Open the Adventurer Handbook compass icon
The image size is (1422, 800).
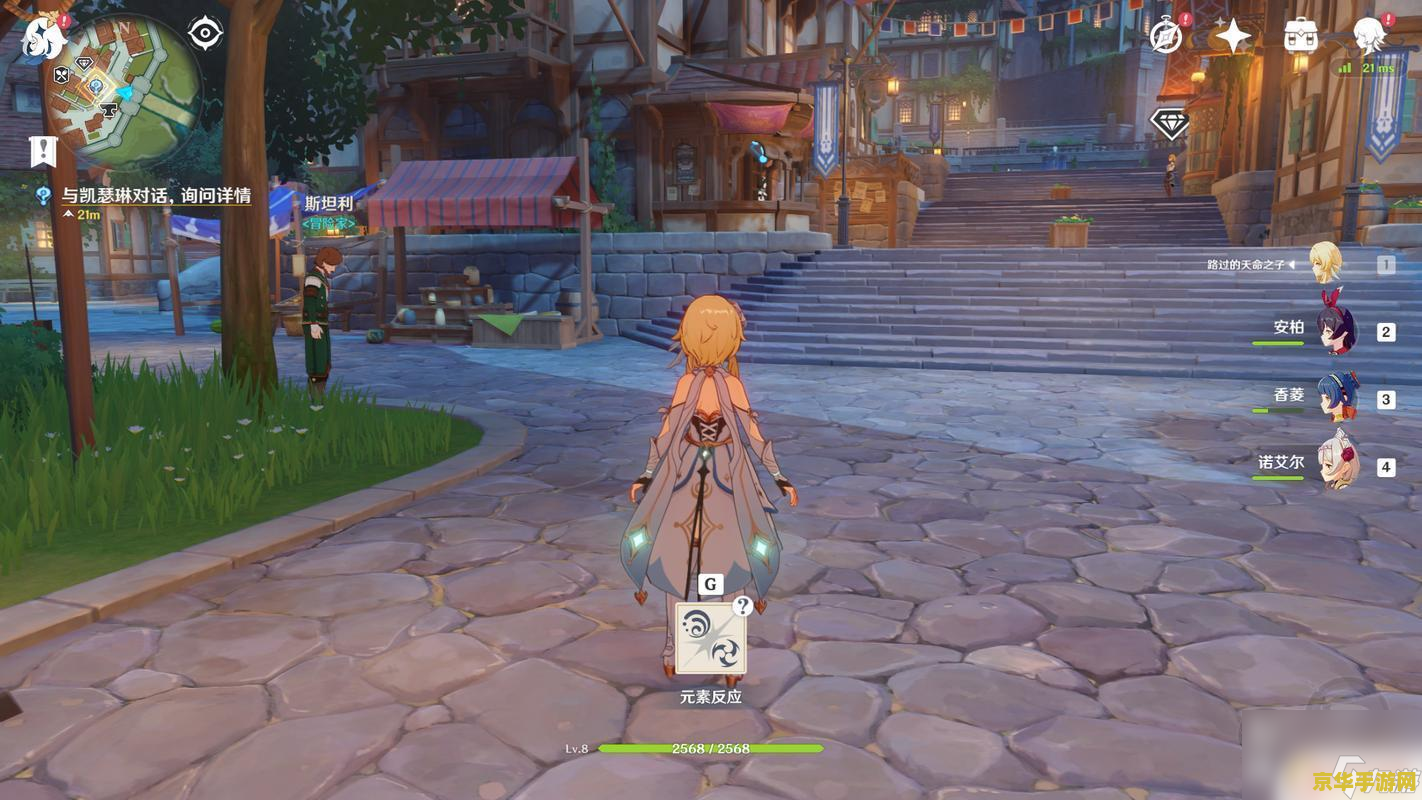1166,37
